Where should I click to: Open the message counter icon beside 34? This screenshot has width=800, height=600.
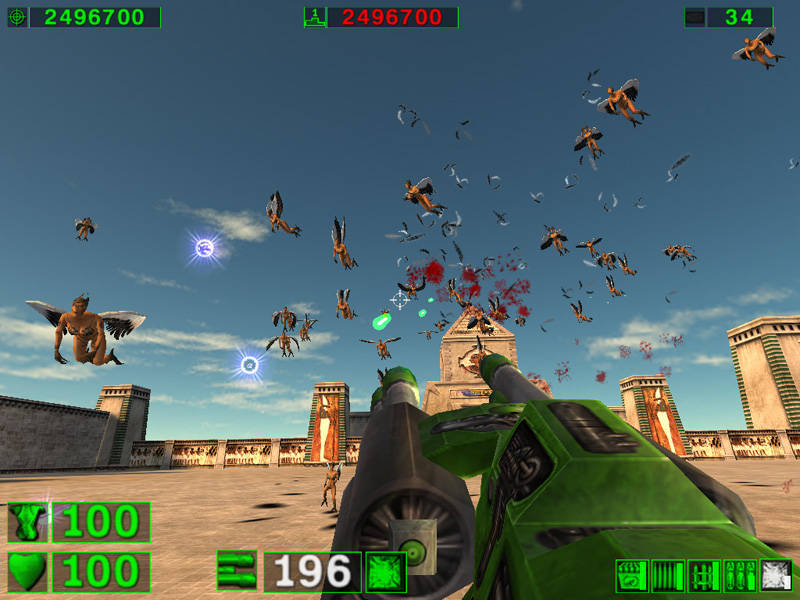coord(694,17)
